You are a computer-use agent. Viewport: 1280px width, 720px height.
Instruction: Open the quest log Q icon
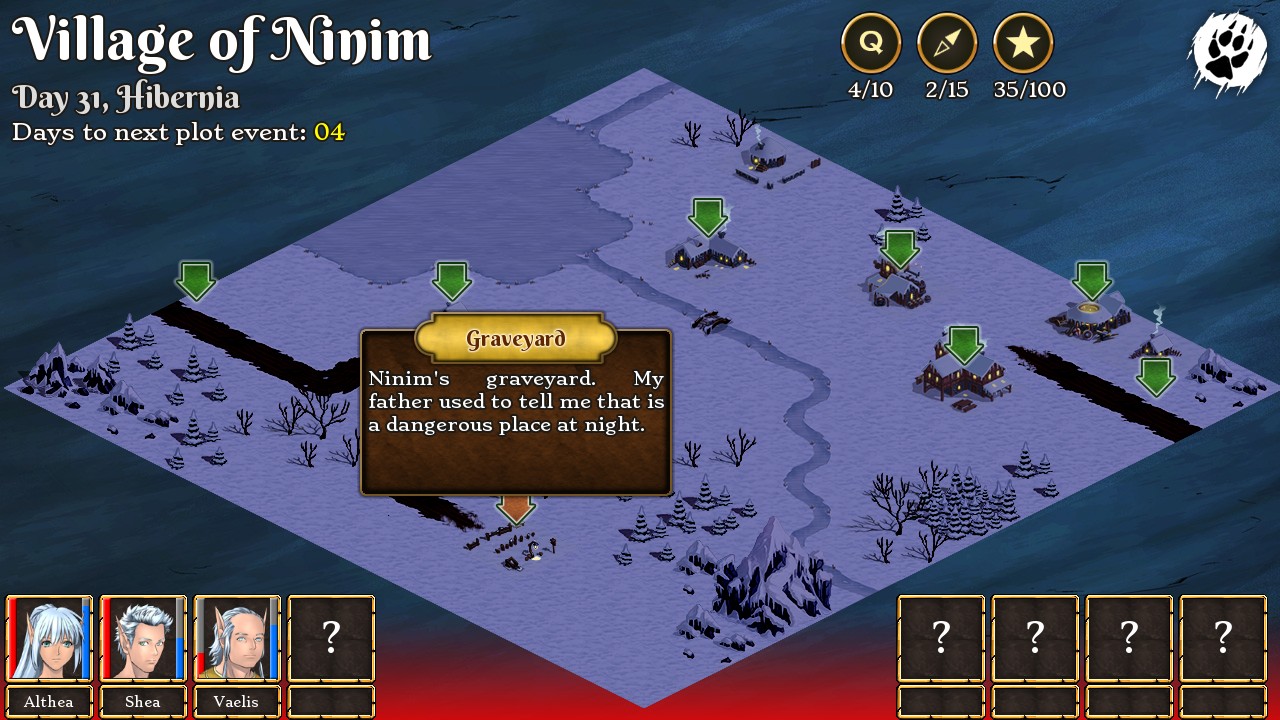pyautogui.click(x=870, y=43)
